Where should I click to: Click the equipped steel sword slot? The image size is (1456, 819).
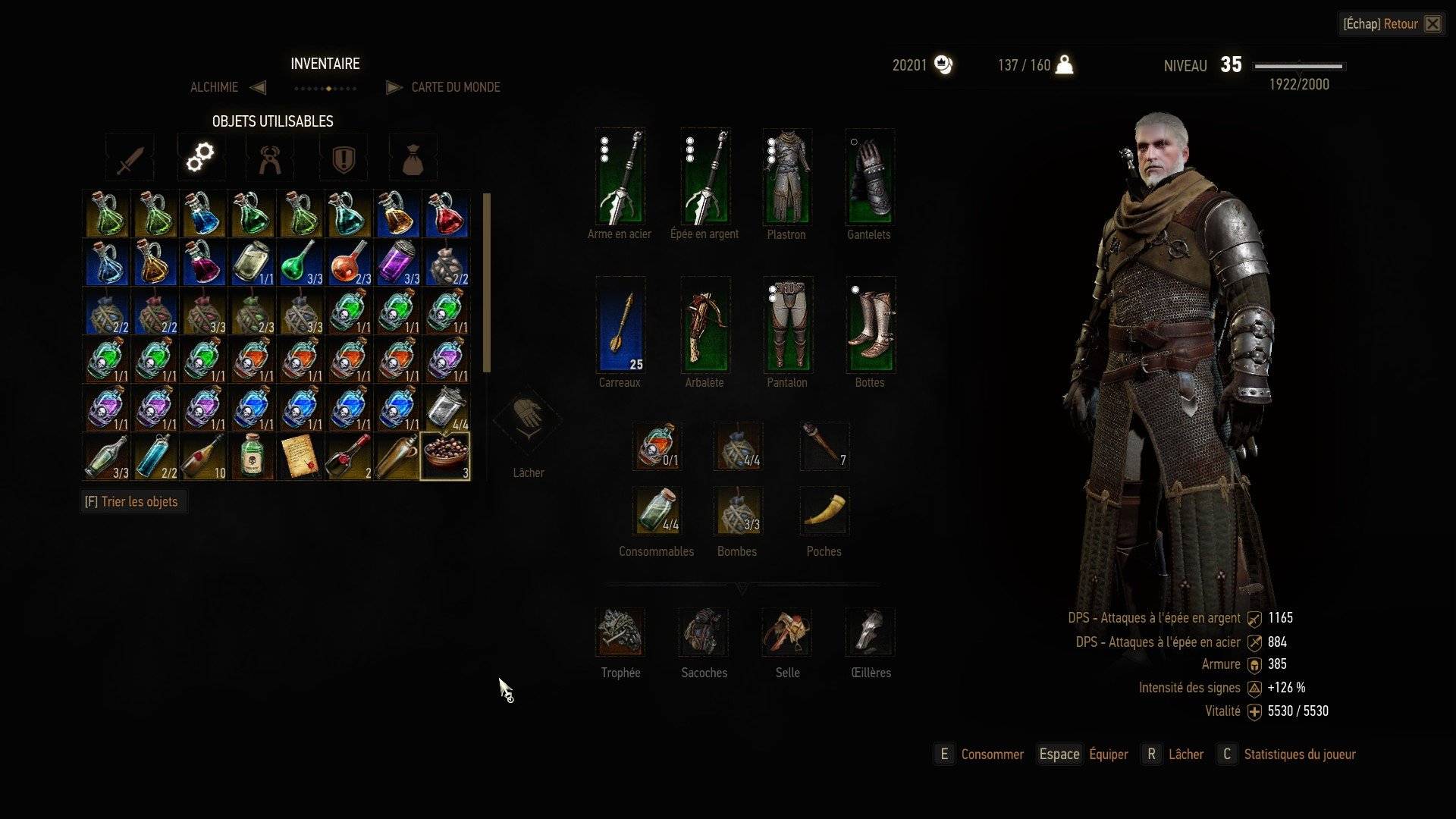click(620, 177)
